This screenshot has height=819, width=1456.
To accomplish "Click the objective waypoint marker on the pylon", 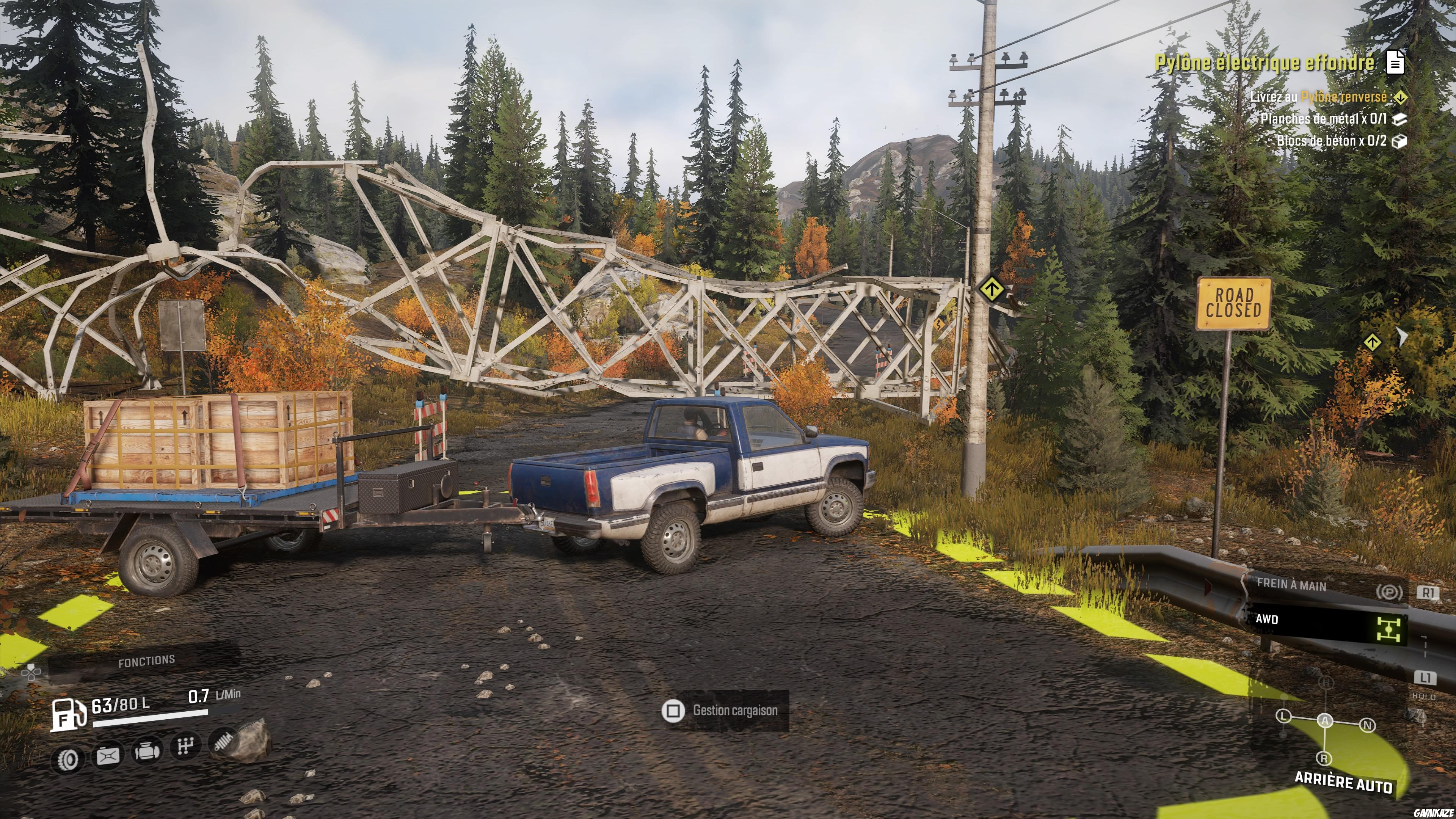I will [991, 290].
